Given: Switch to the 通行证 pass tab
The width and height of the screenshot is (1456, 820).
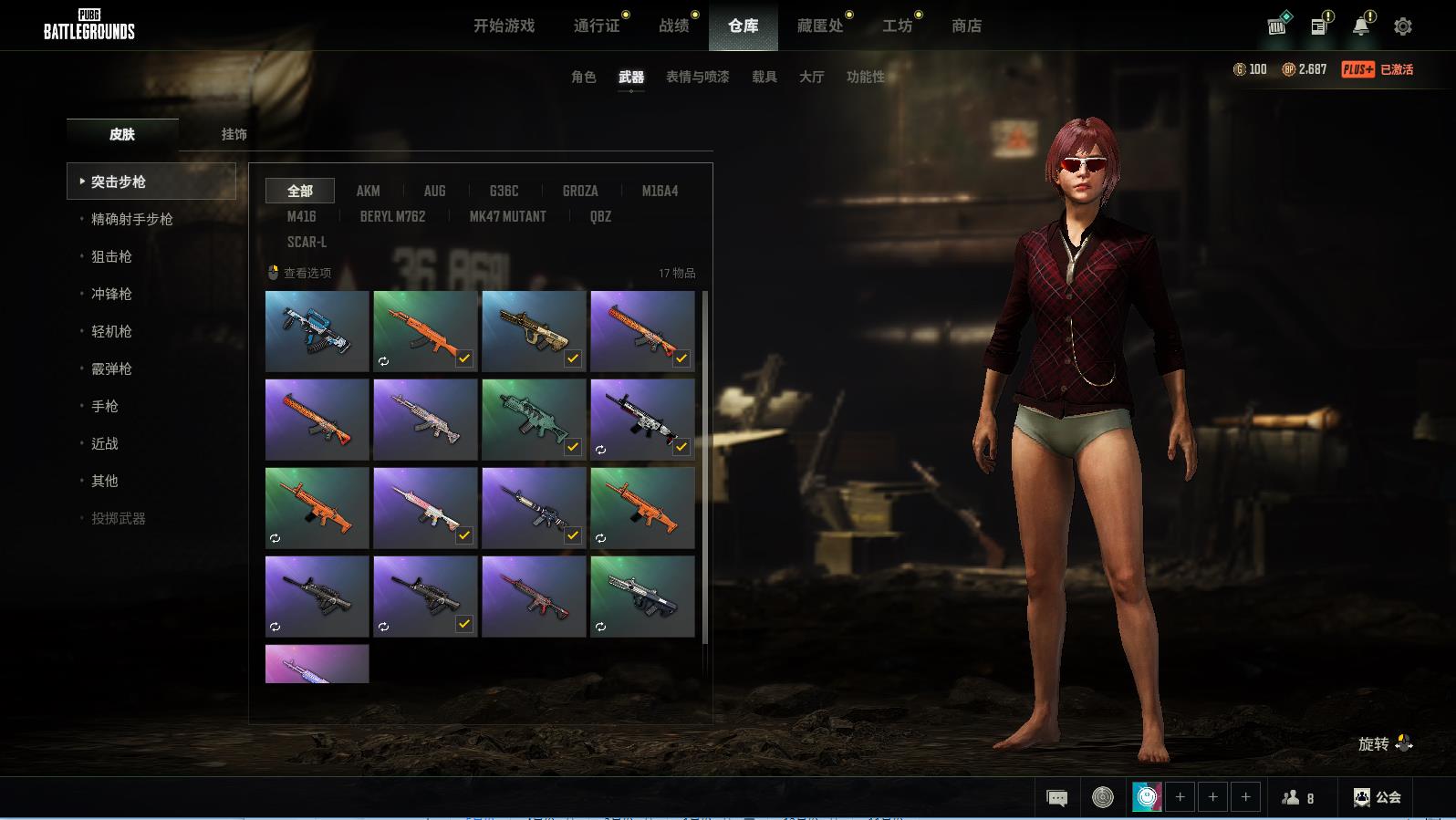Looking at the screenshot, I should point(597,26).
